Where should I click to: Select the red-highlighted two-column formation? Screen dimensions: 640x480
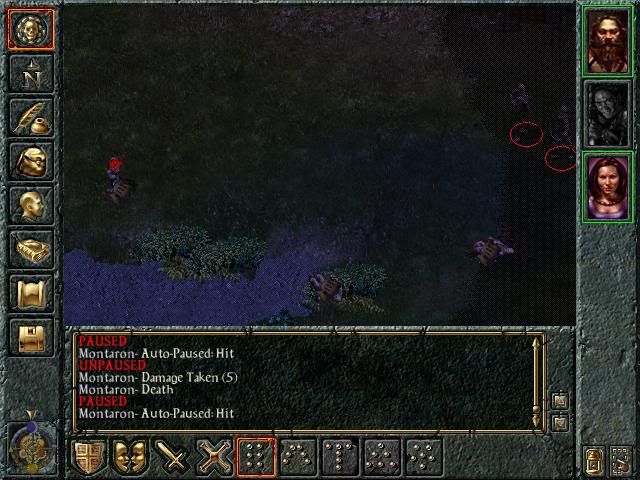click(x=256, y=457)
